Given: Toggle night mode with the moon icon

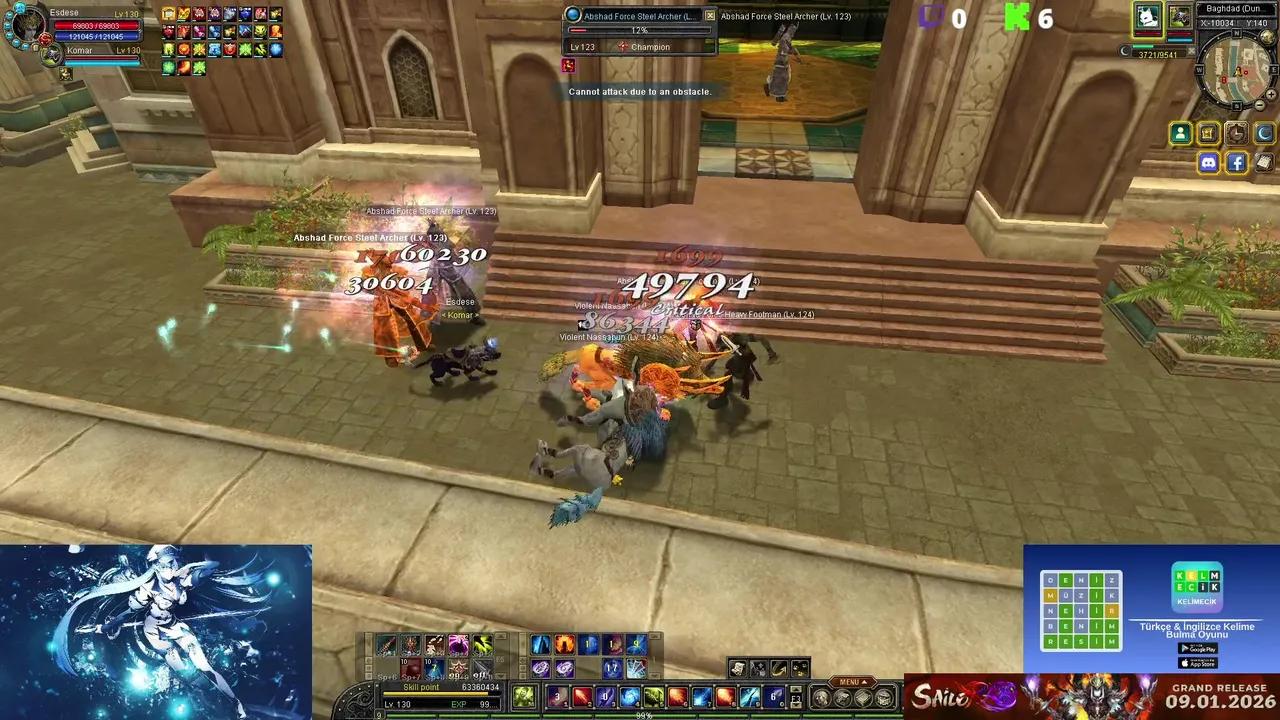Looking at the screenshot, I should click(x=1266, y=133).
